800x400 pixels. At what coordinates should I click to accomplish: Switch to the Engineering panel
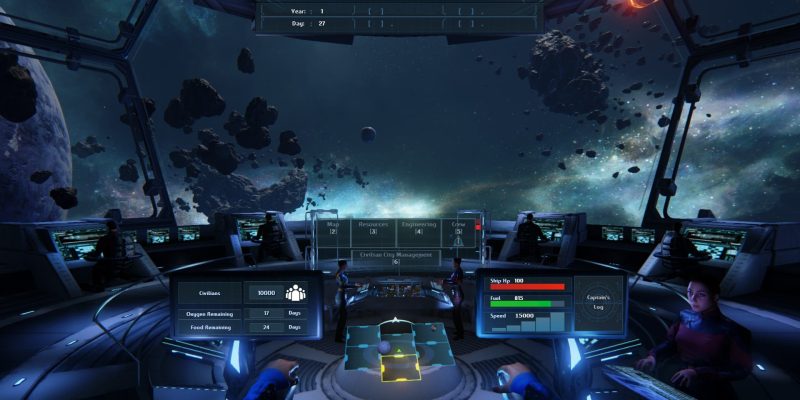tap(418, 228)
